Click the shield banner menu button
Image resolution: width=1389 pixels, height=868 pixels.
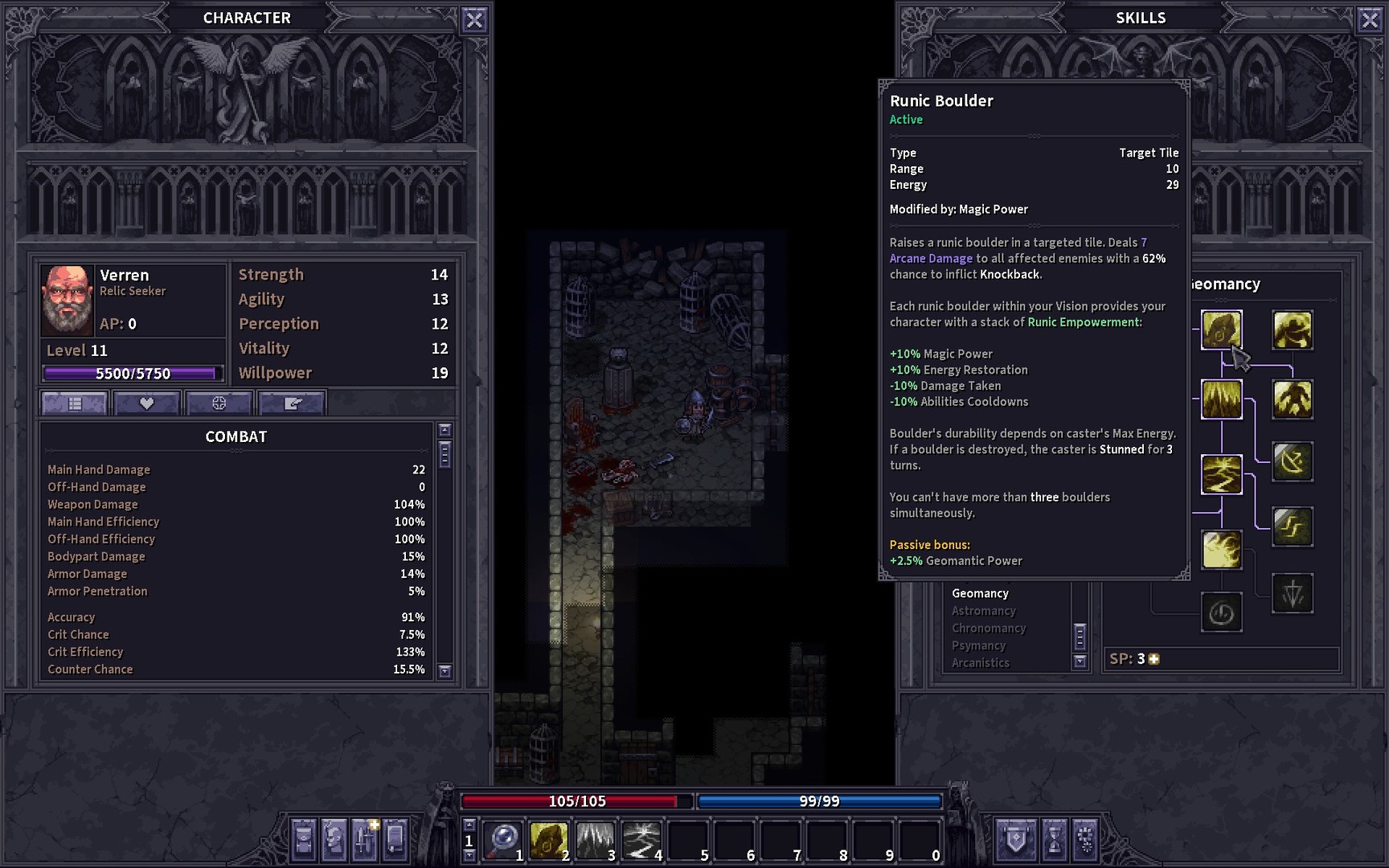(x=1016, y=840)
